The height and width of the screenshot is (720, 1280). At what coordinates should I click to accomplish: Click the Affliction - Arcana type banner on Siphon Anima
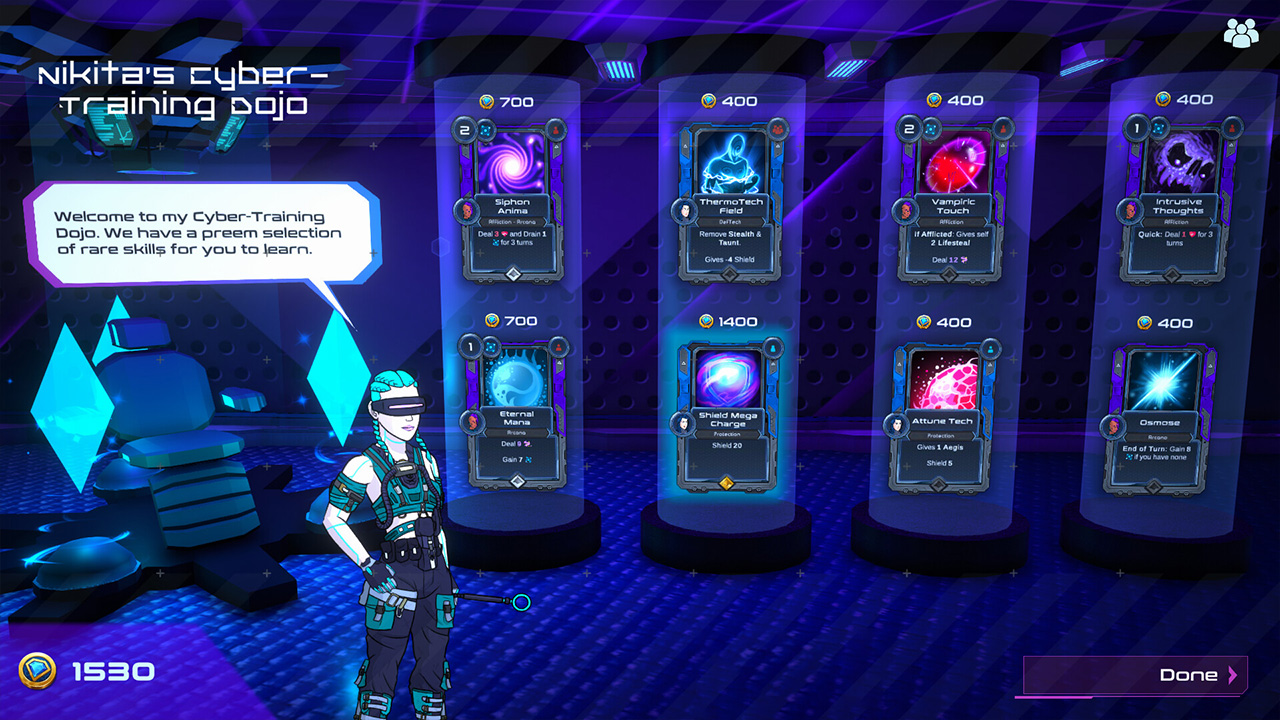coord(513,221)
